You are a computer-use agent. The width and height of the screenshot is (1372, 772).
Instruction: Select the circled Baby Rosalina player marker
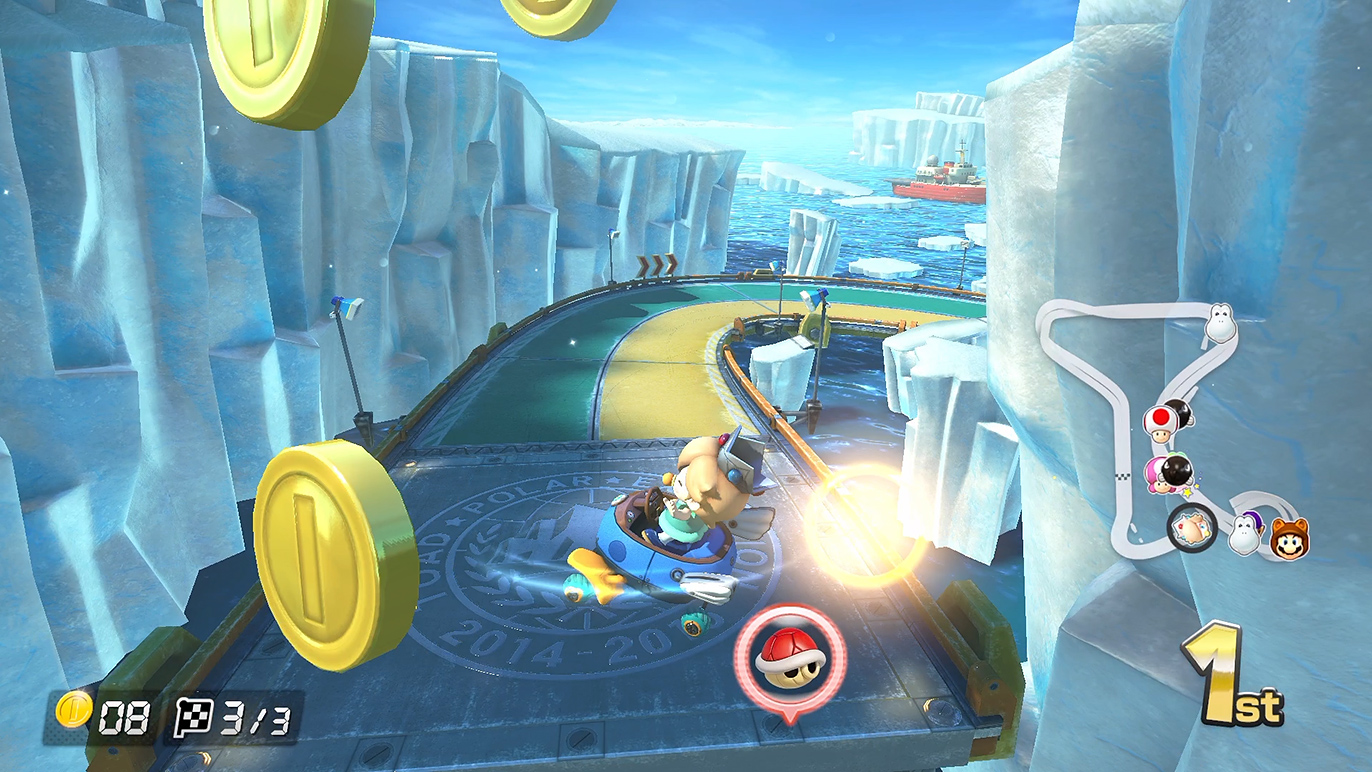(x=1192, y=527)
